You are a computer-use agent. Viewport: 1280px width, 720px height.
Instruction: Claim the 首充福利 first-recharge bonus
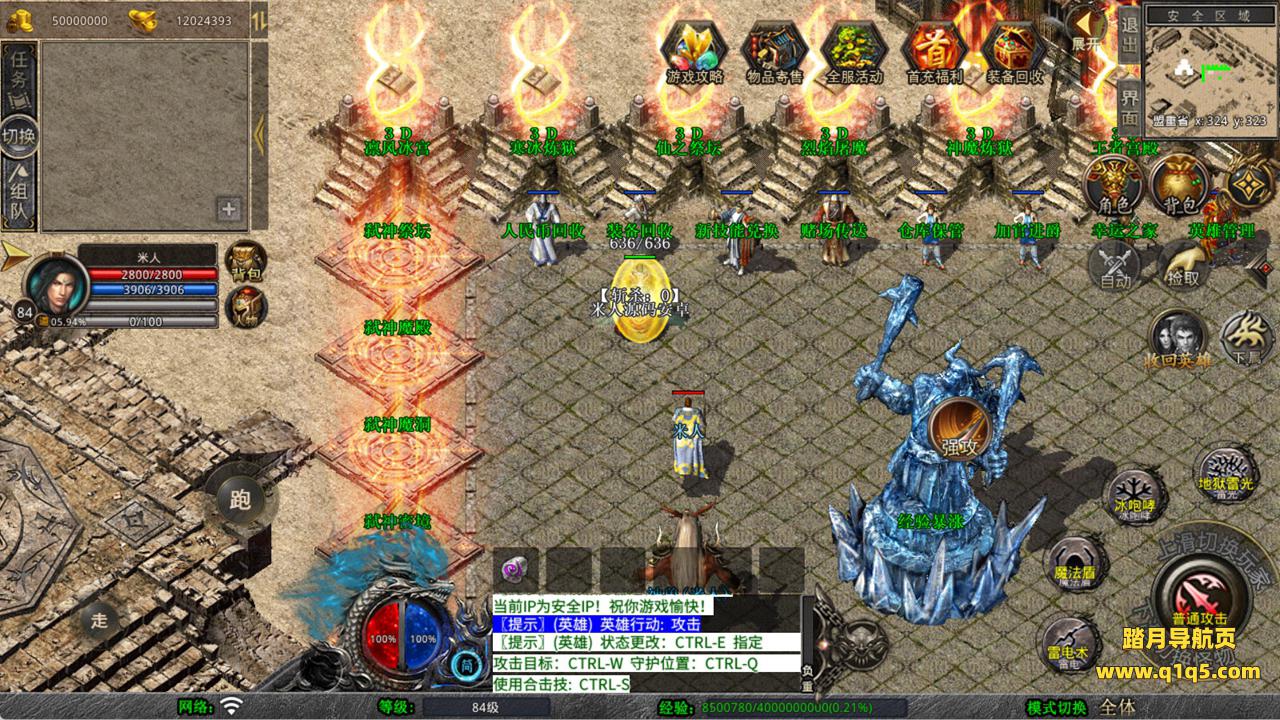click(x=934, y=52)
